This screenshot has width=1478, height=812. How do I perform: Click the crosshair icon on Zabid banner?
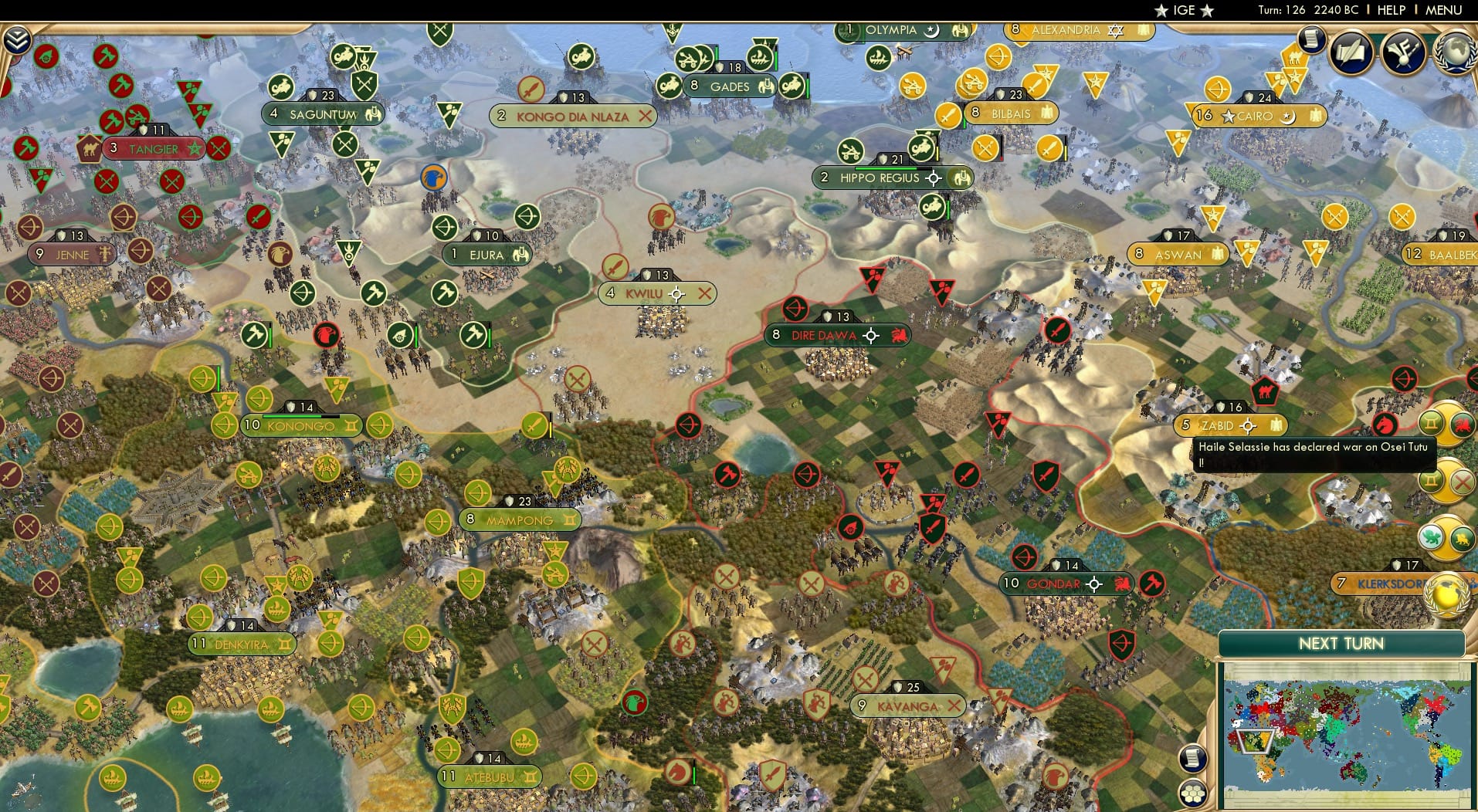click(1249, 425)
